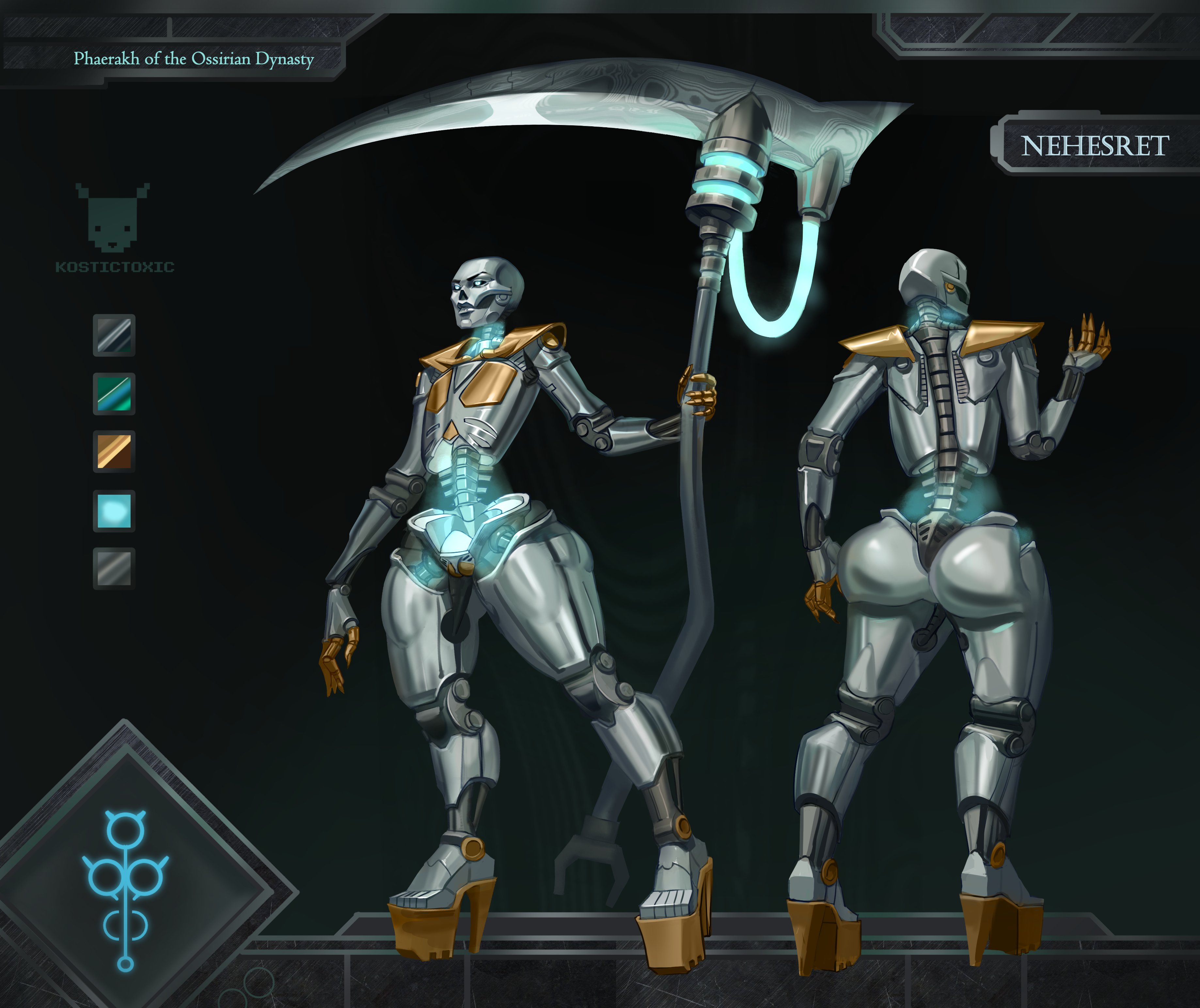1200x1008 pixels.
Task: Pick the gold-bronze color swatch
Action: click(x=114, y=451)
